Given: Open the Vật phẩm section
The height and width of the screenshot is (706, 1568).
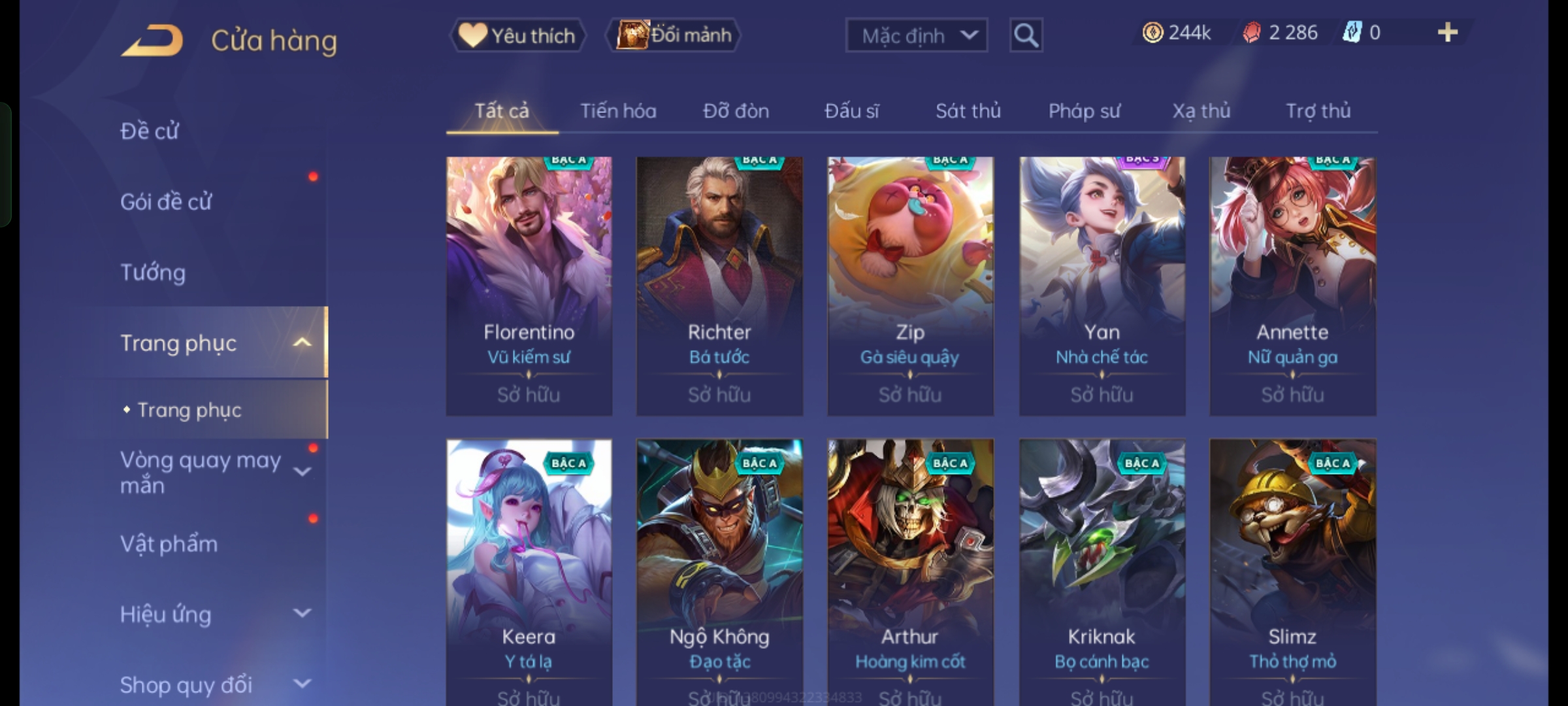Looking at the screenshot, I should [x=169, y=544].
